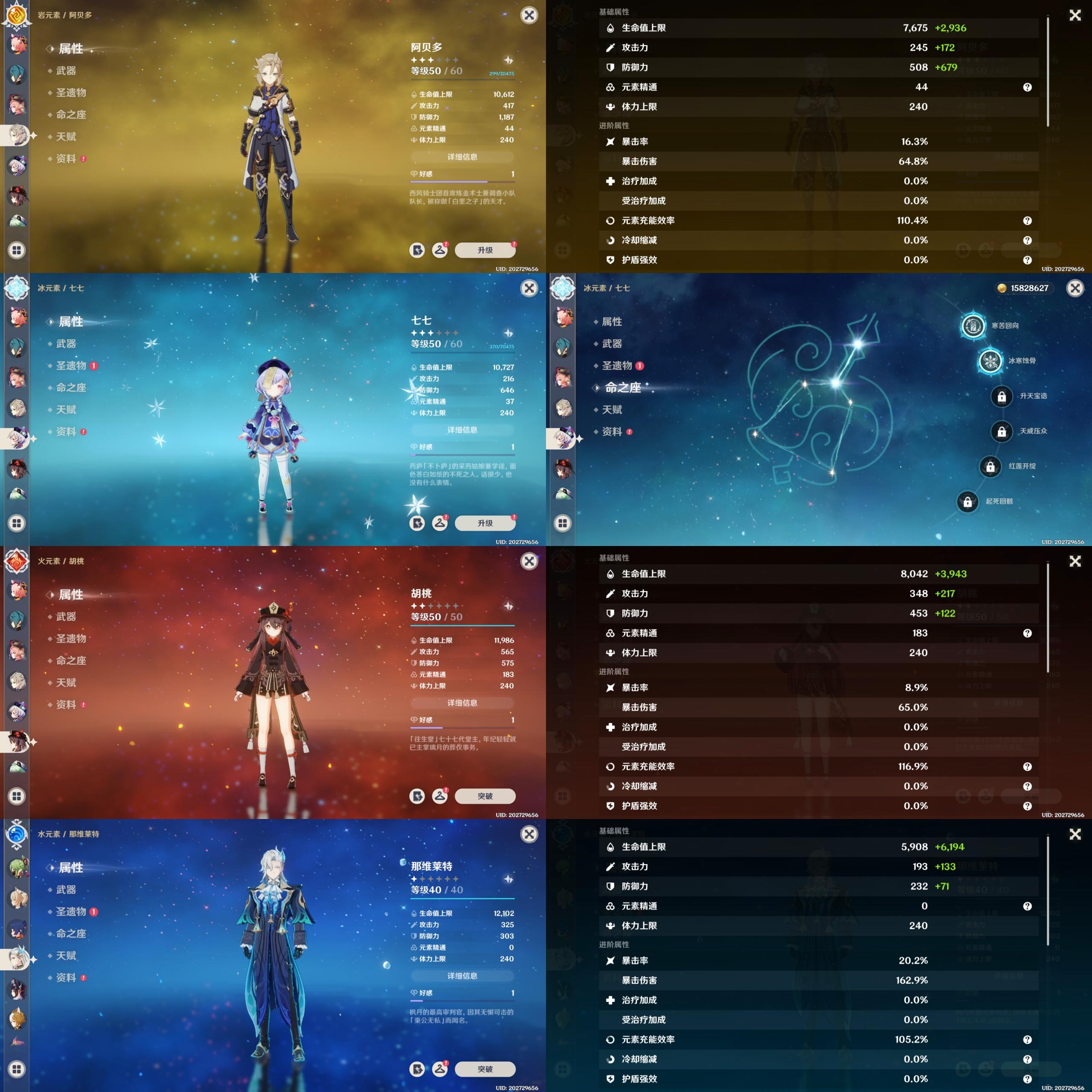Close the stats overlay showing 162.9% 暴击伤害

click(x=1075, y=834)
